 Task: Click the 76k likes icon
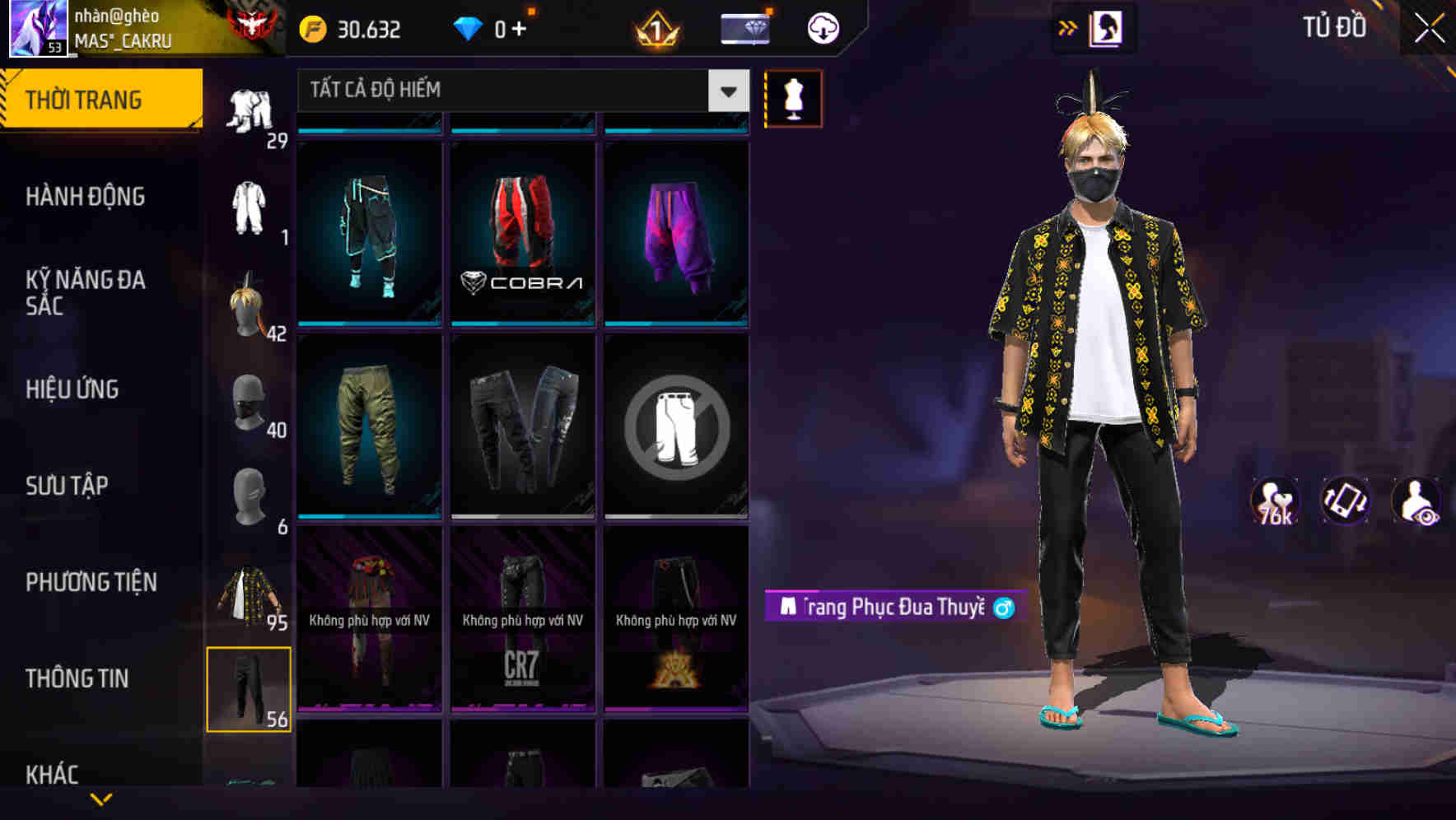[1275, 501]
